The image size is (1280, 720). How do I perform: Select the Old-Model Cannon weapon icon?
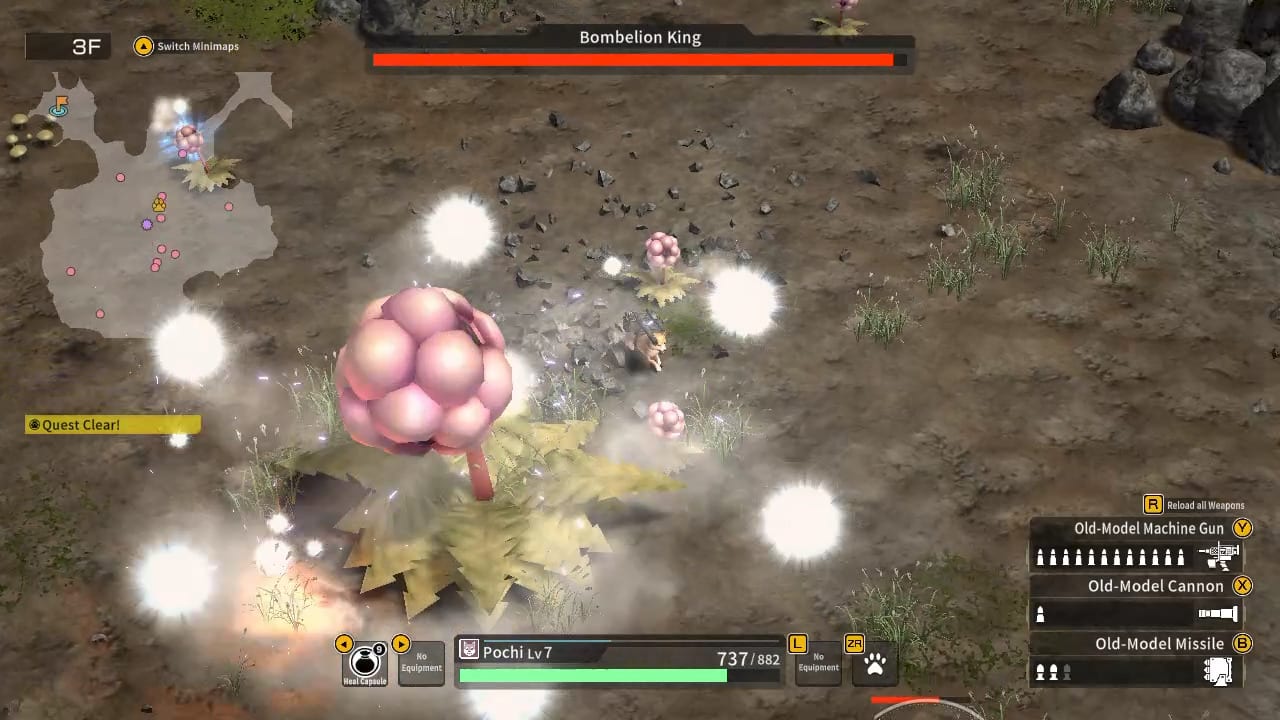point(1220,613)
